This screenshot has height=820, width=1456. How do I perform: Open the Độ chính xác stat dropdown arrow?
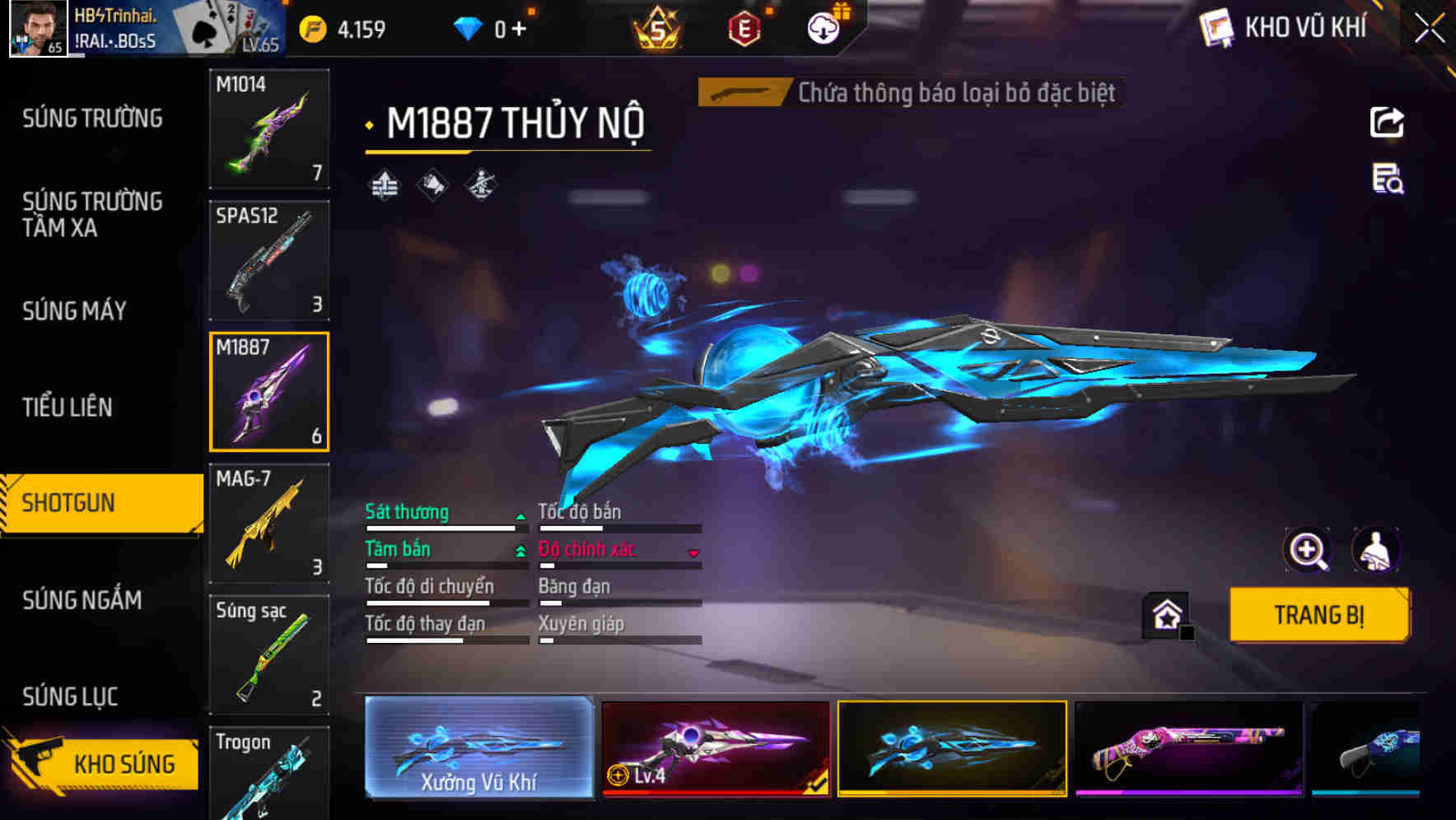694,553
